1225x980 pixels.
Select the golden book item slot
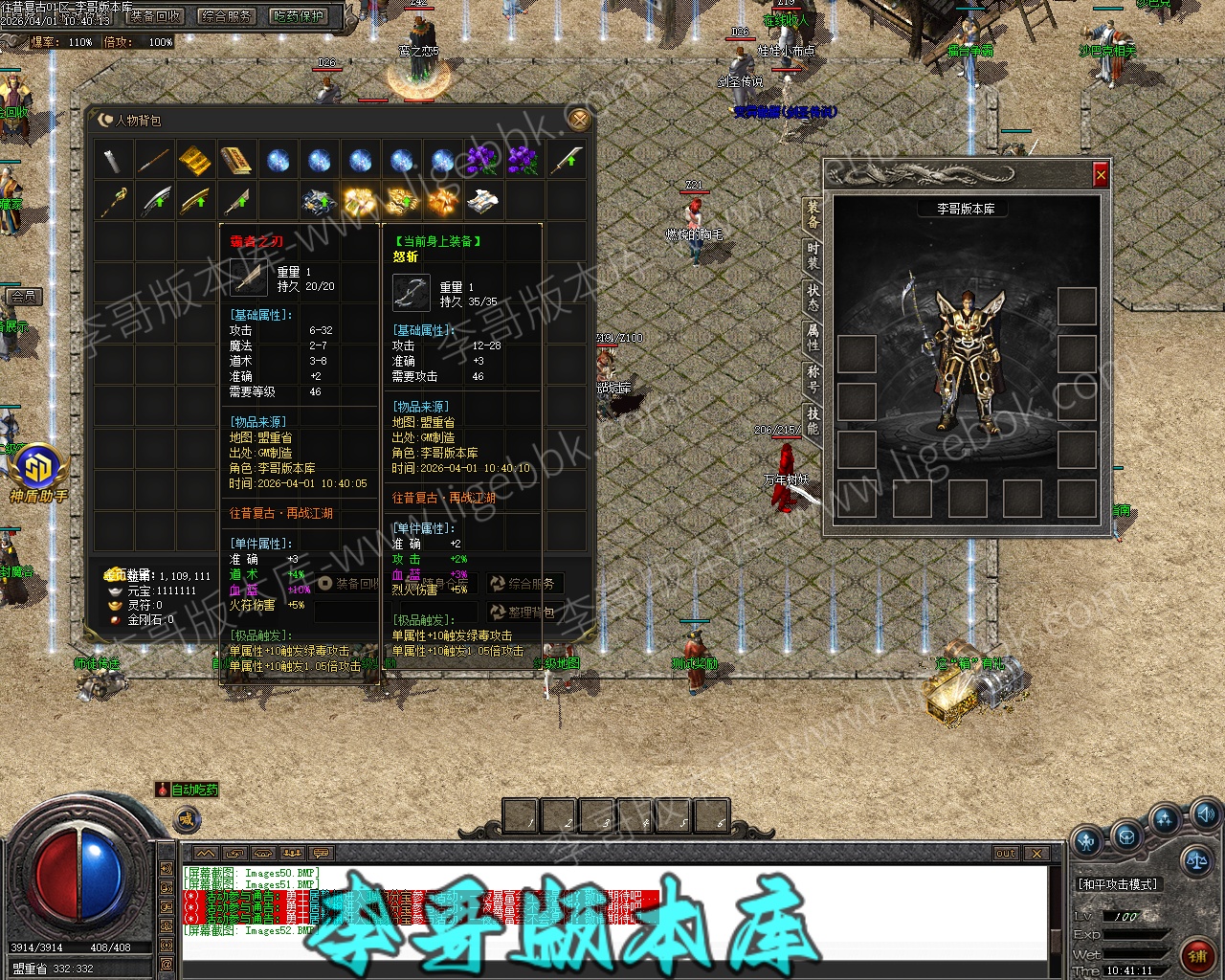click(x=236, y=160)
